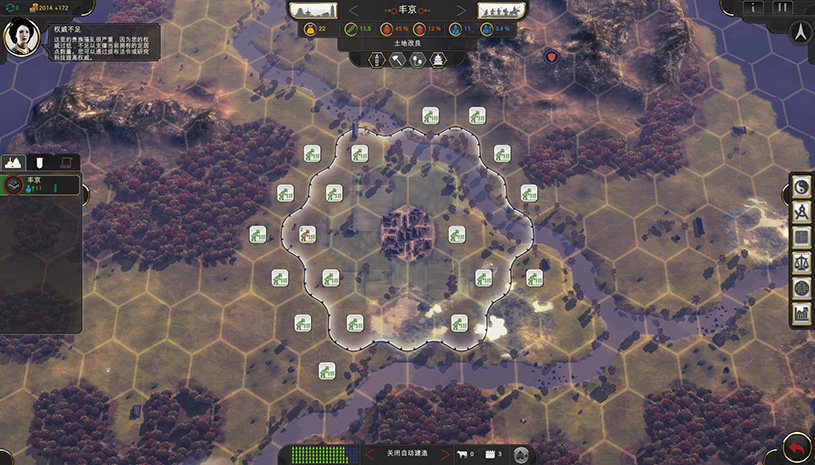The width and height of the screenshot is (815, 465).
Task: Go to the next city with right arrow
Action: coord(462,10)
